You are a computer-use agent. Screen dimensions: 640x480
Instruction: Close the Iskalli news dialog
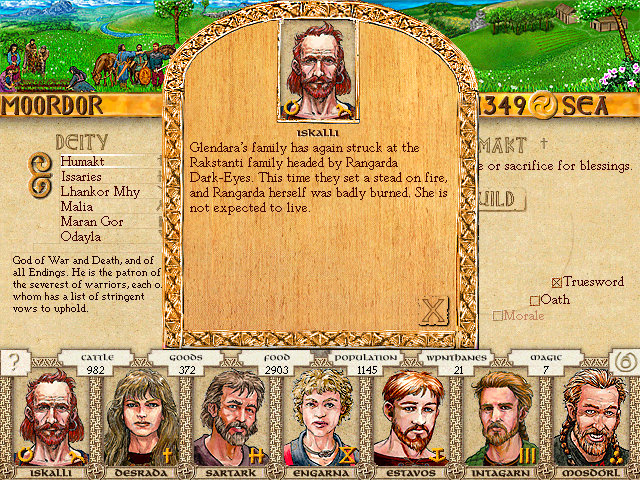[434, 312]
